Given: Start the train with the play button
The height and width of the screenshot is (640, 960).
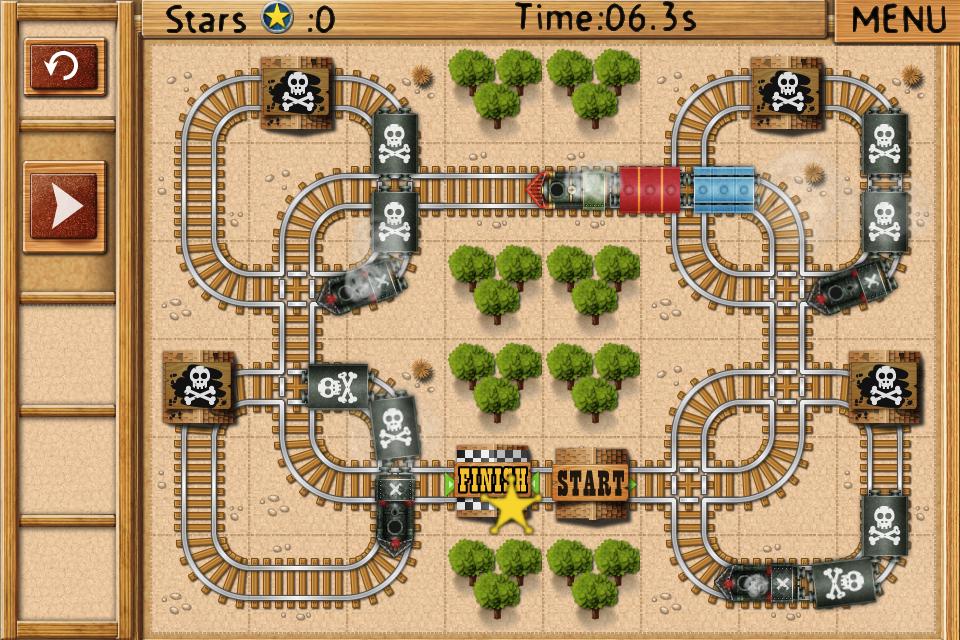Looking at the screenshot, I should (x=64, y=206).
